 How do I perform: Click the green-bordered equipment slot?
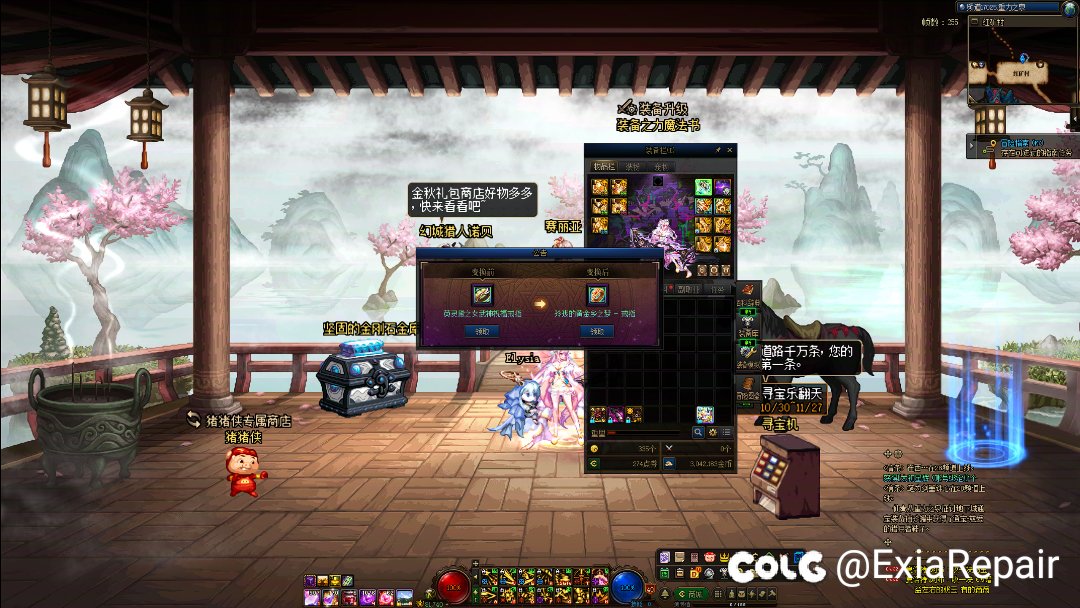coord(703,187)
